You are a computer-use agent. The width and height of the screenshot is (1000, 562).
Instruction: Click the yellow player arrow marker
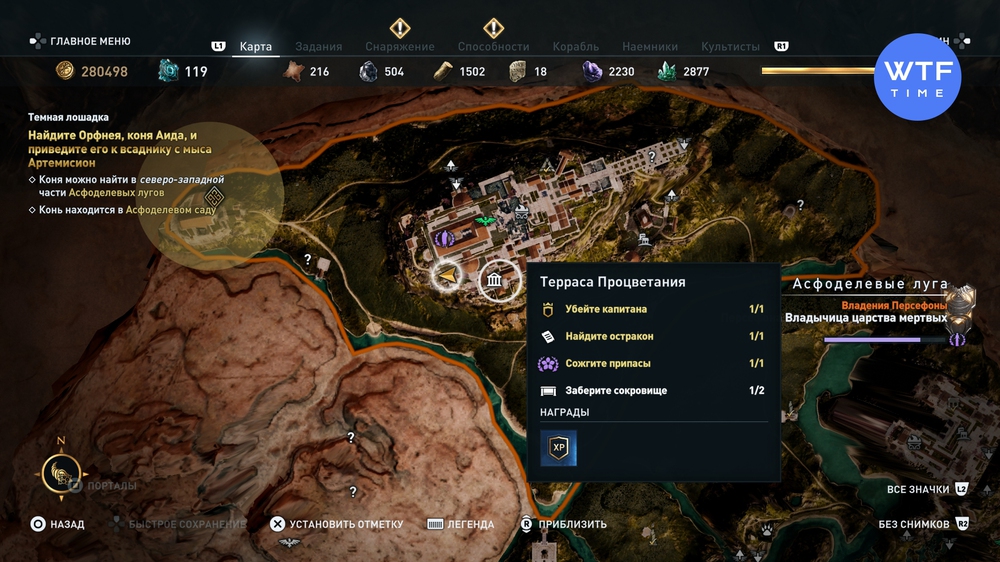(x=449, y=274)
